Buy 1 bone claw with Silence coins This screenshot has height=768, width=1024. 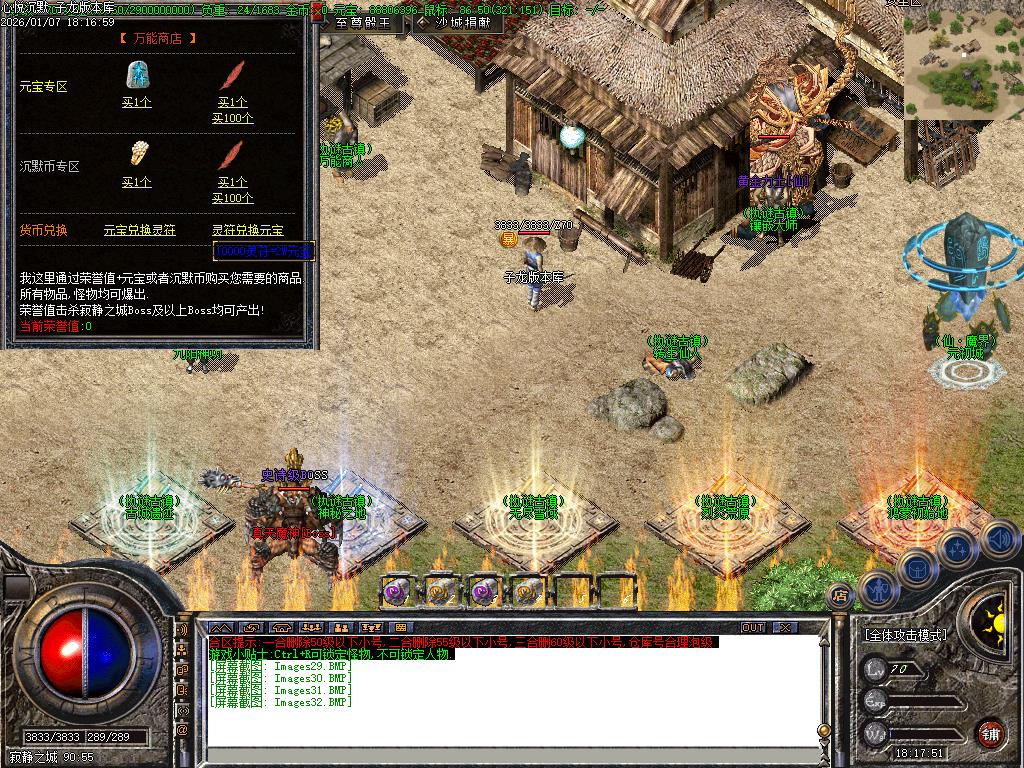point(136,182)
